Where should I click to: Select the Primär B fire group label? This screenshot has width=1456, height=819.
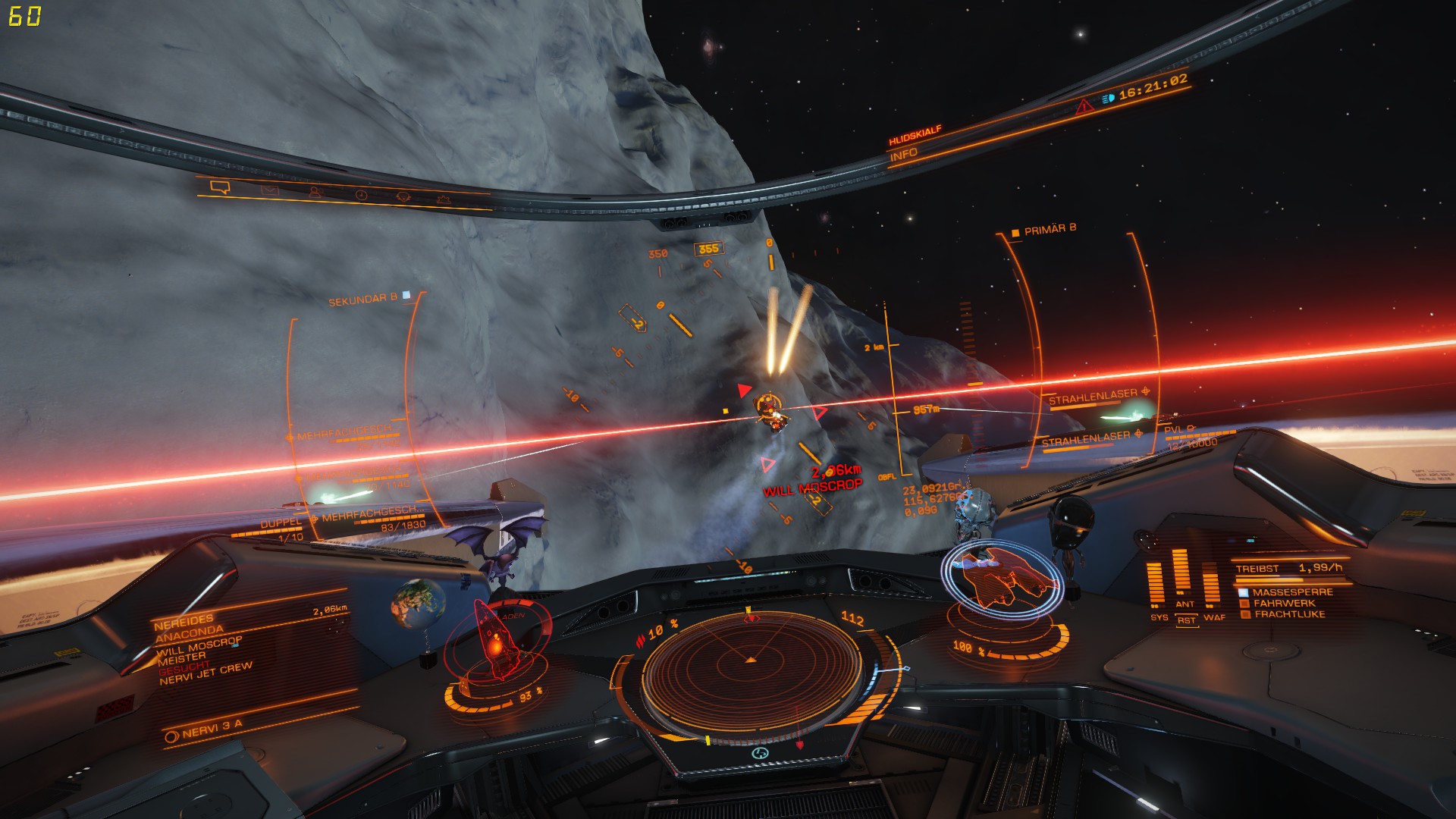1050,229
